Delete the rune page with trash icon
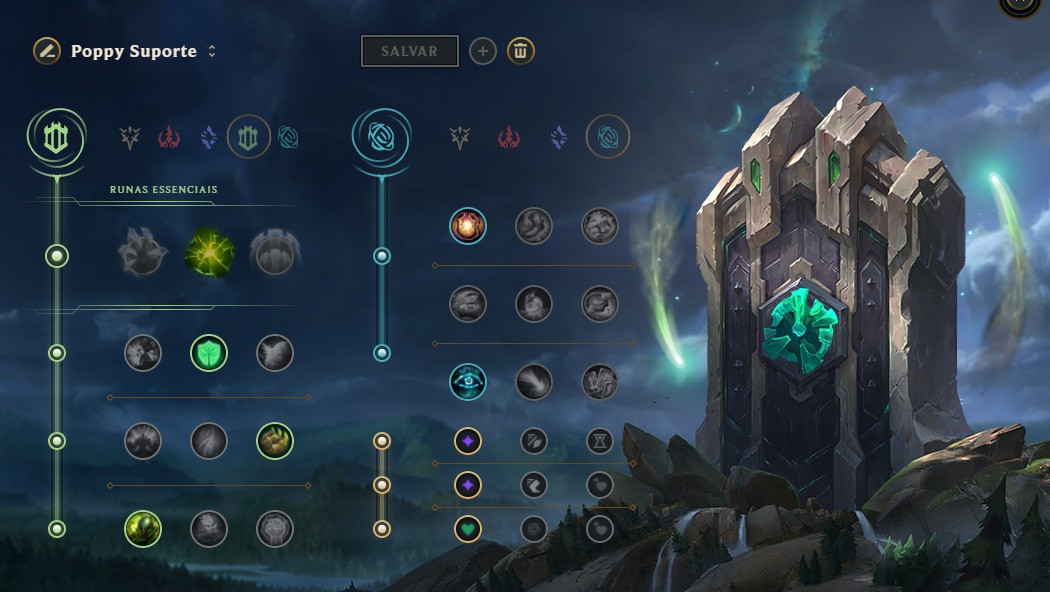This screenshot has width=1050, height=592. [520, 51]
